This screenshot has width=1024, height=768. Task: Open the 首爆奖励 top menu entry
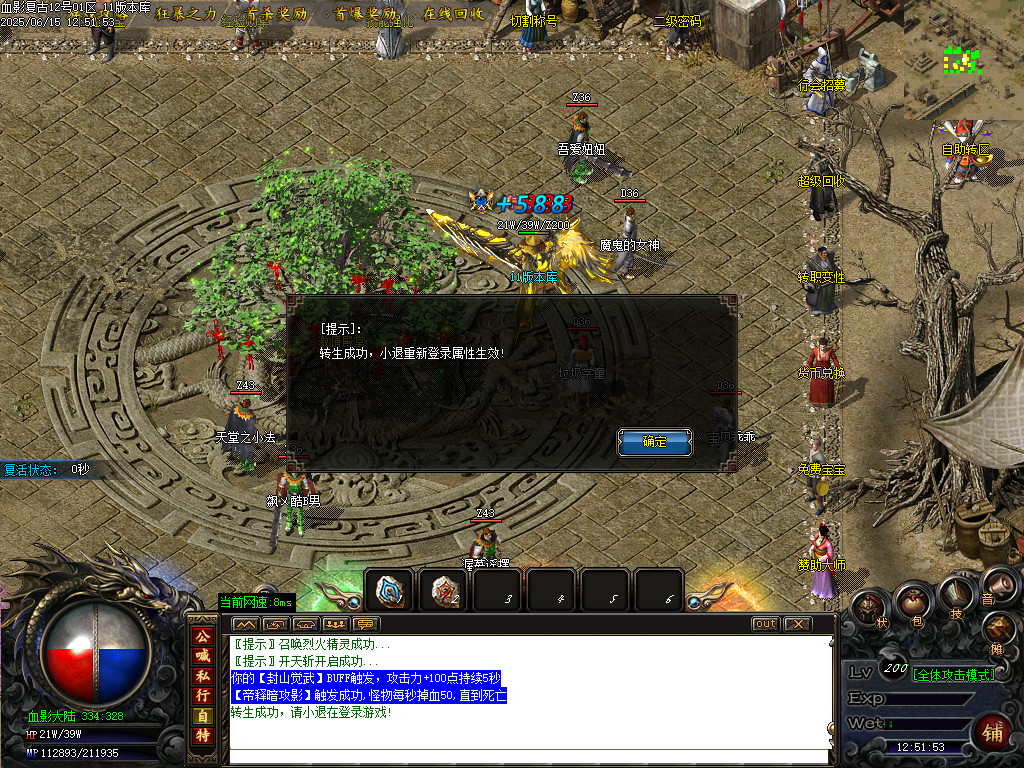click(365, 14)
